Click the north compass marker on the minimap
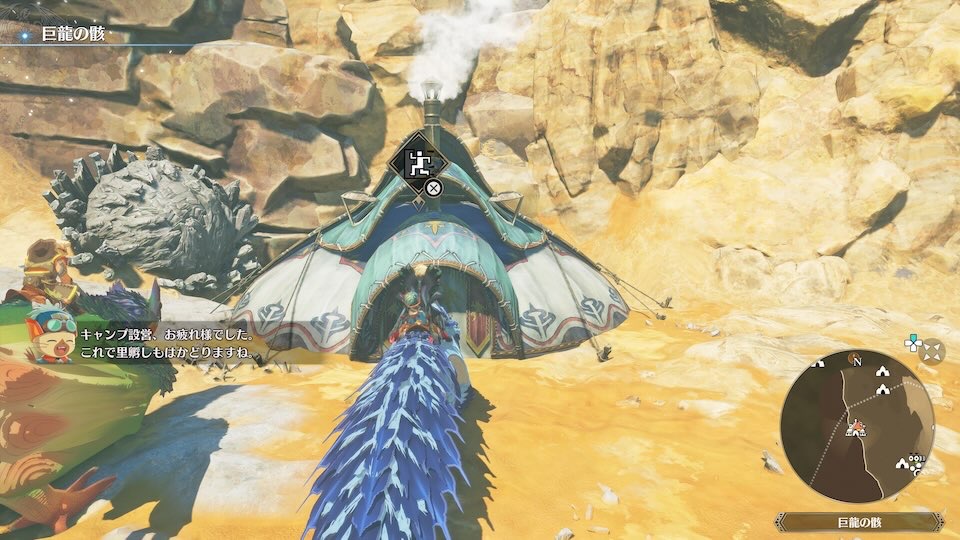Screen dimensions: 960x540 pos(855,360)
